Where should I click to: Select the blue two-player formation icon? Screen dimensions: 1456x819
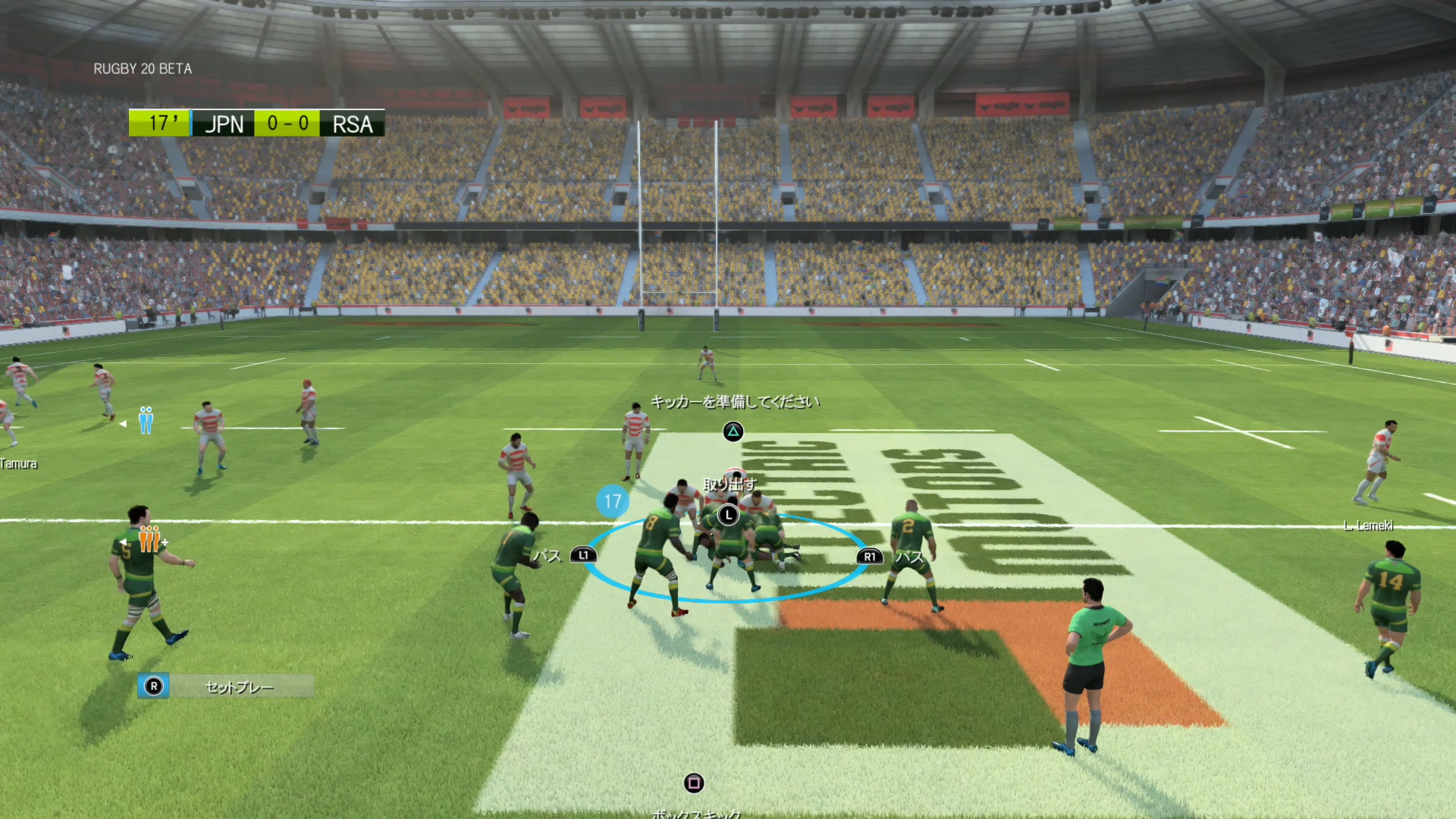pos(146,420)
